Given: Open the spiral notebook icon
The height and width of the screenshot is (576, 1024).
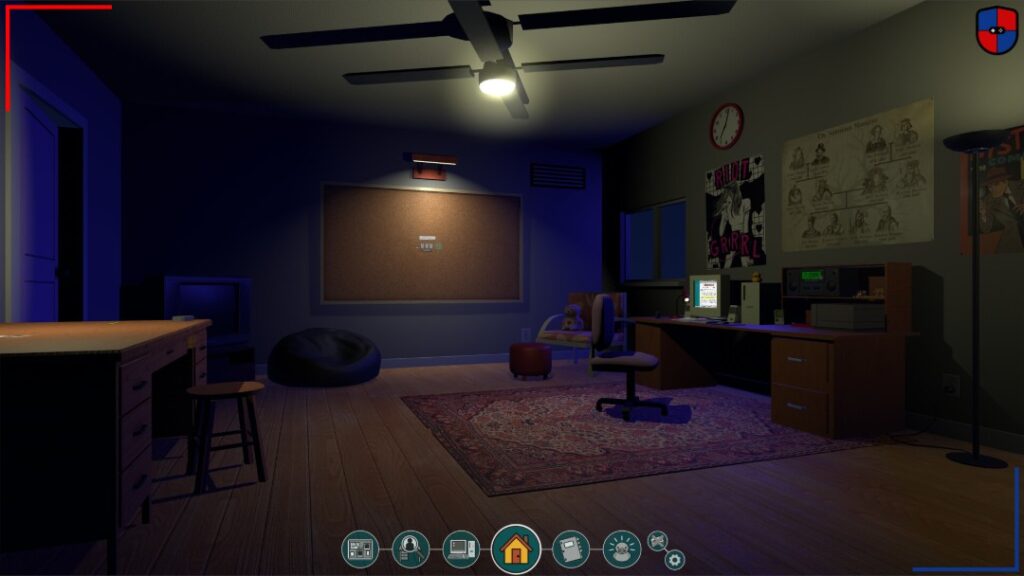Looking at the screenshot, I should click(x=571, y=548).
